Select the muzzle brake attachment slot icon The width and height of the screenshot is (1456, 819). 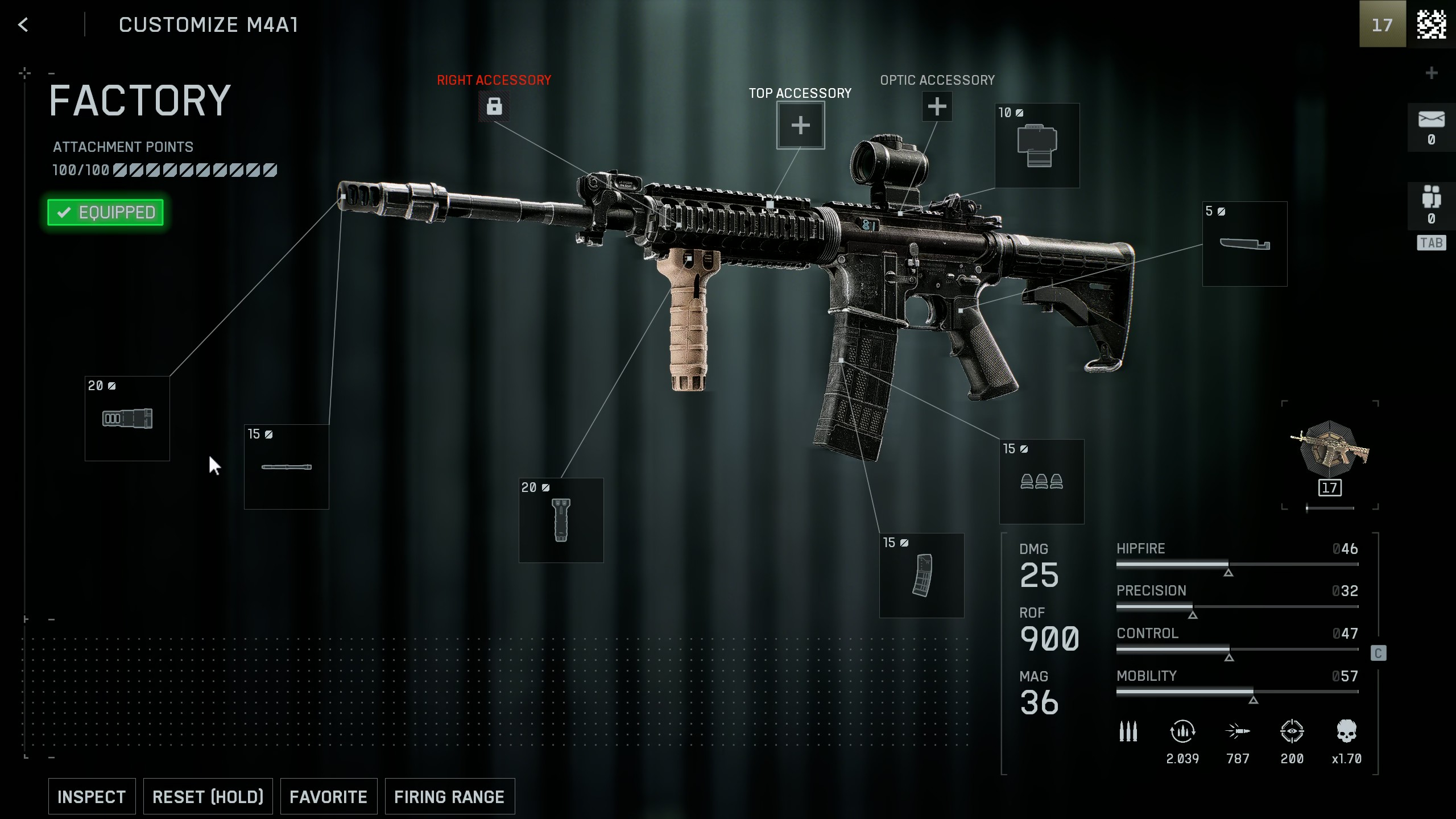[126, 418]
